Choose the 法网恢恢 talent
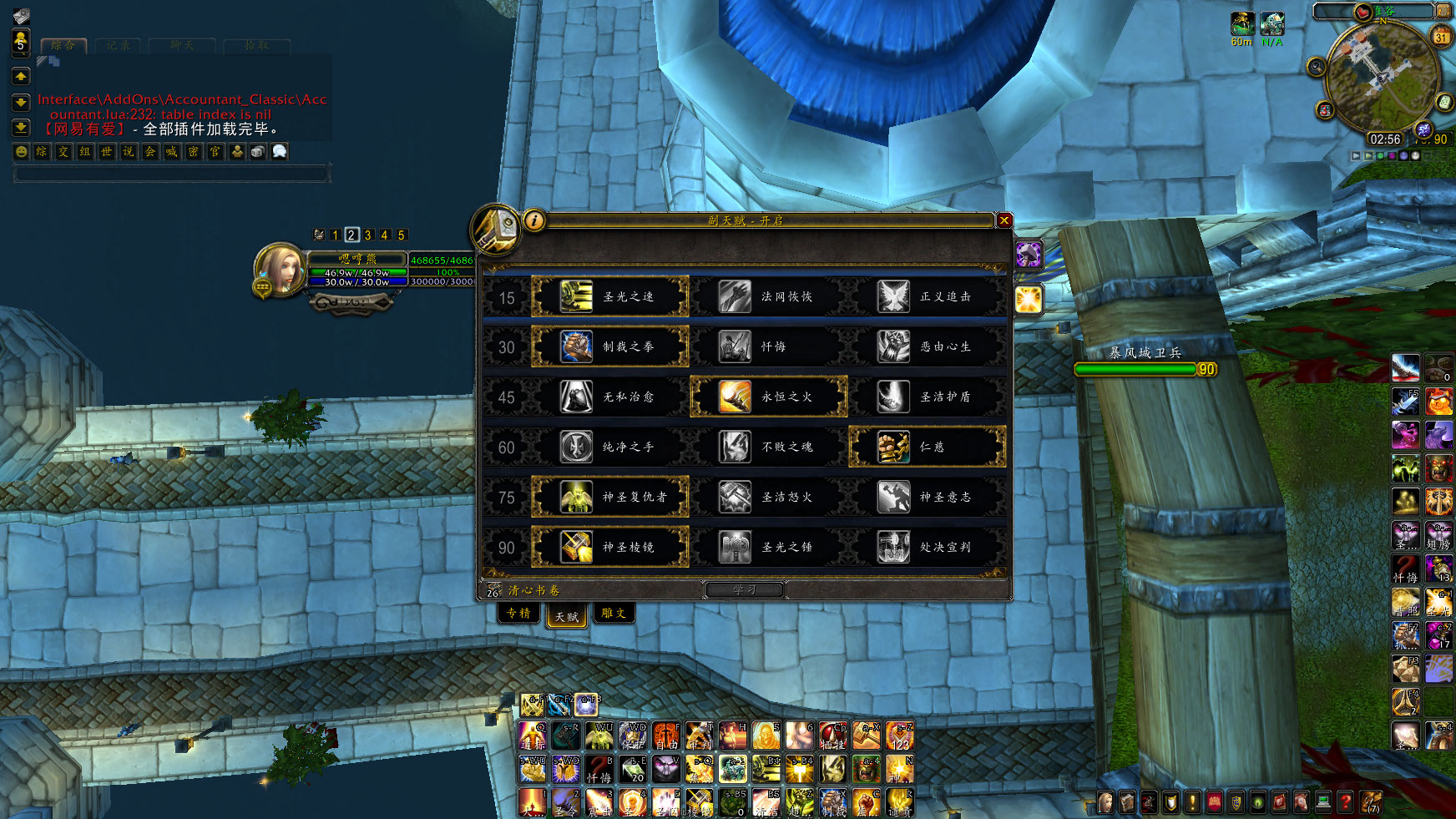The image size is (1456, 819). pyautogui.click(x=769, y=296)
